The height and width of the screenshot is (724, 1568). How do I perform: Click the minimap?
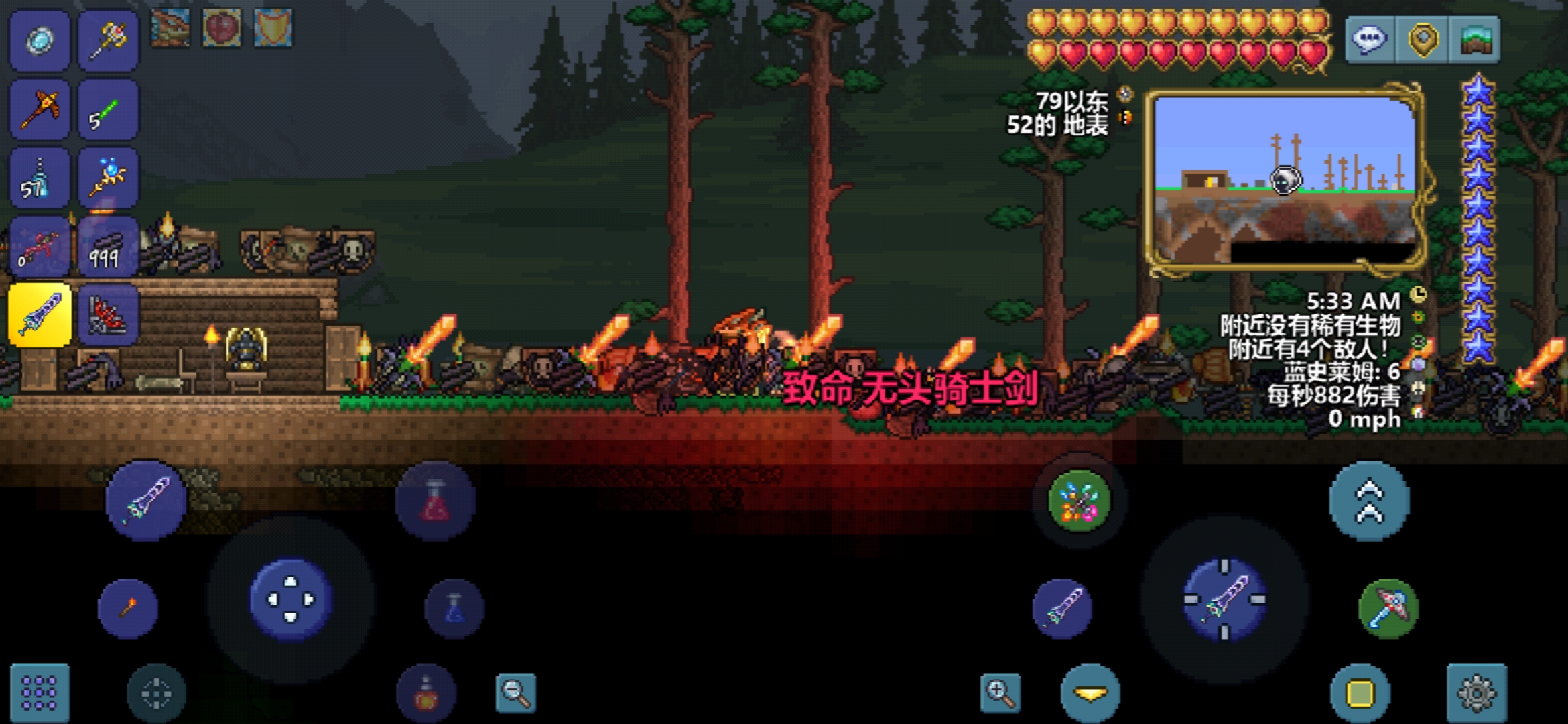1285,180
